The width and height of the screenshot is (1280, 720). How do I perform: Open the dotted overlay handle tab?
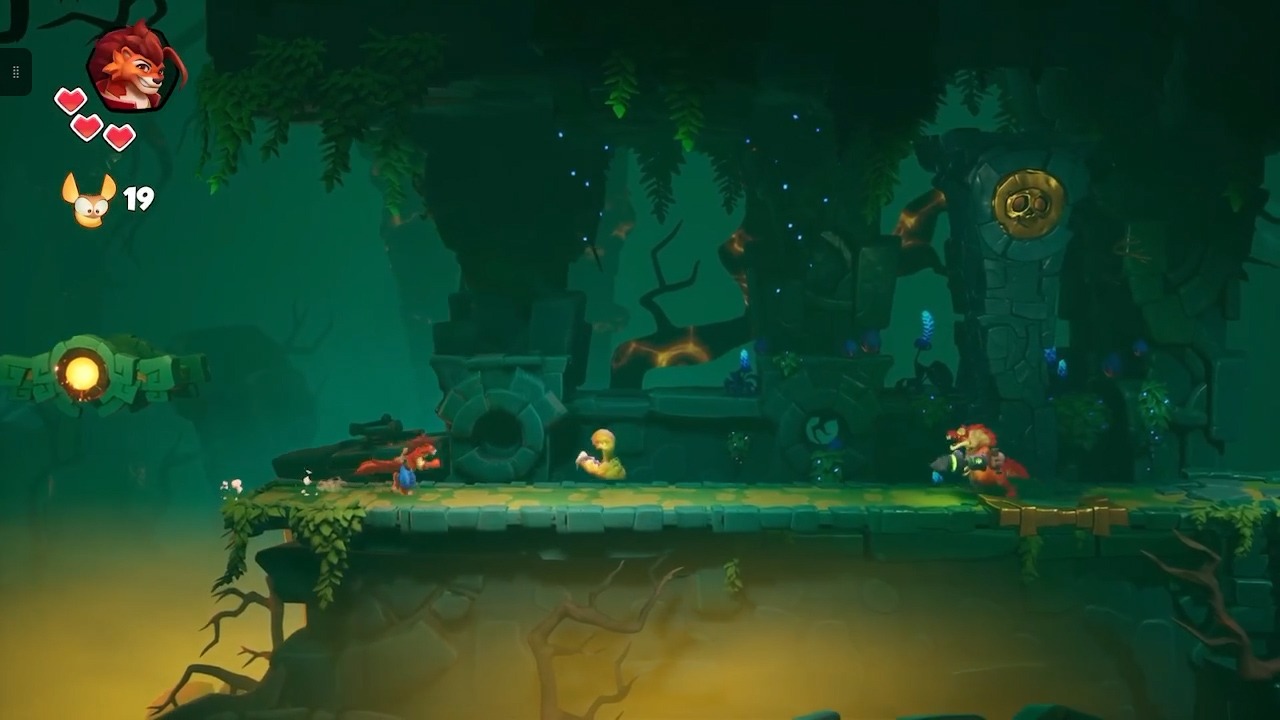(x=15, y=72)
